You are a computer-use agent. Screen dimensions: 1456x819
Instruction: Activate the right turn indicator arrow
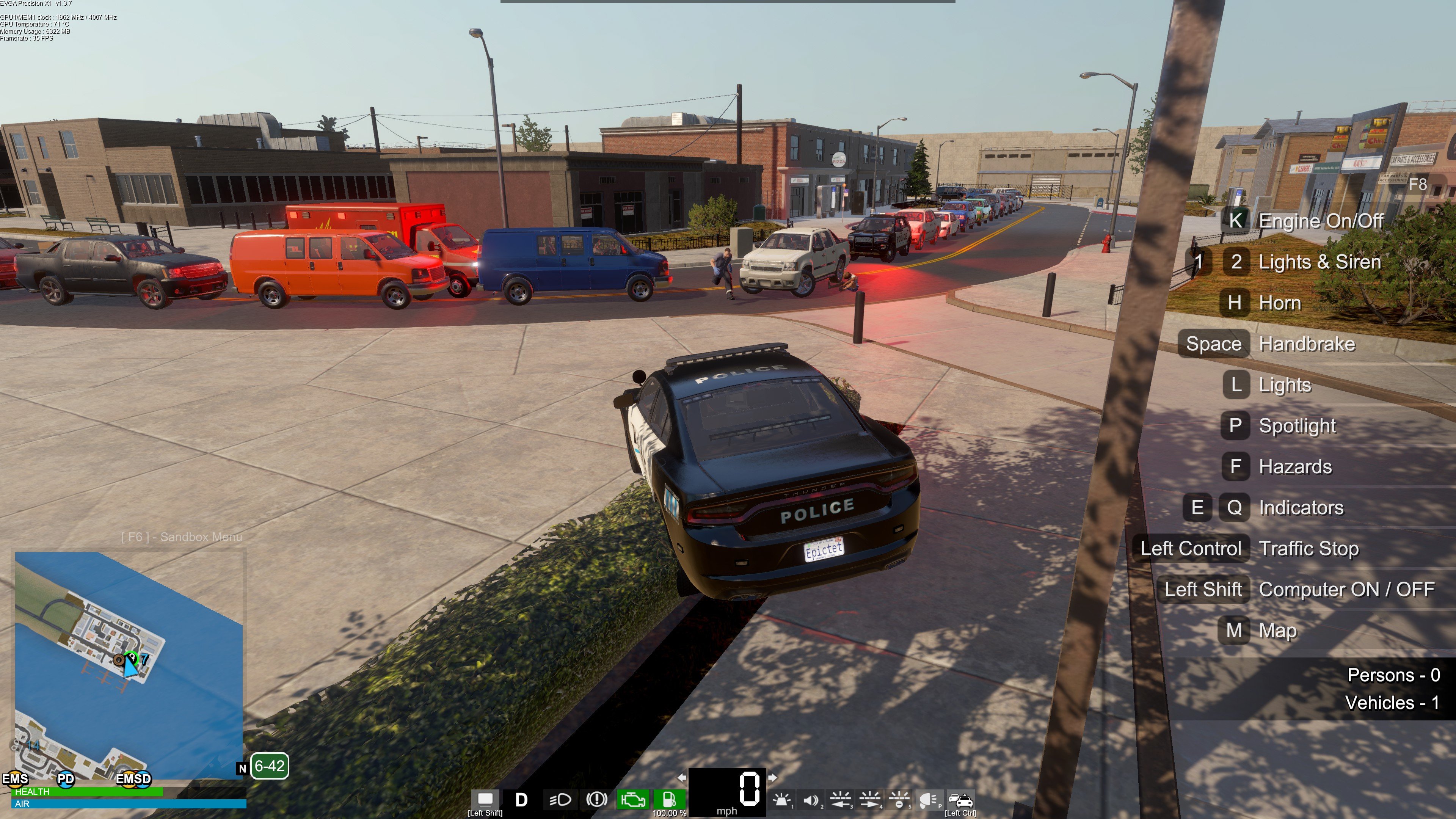772,778
